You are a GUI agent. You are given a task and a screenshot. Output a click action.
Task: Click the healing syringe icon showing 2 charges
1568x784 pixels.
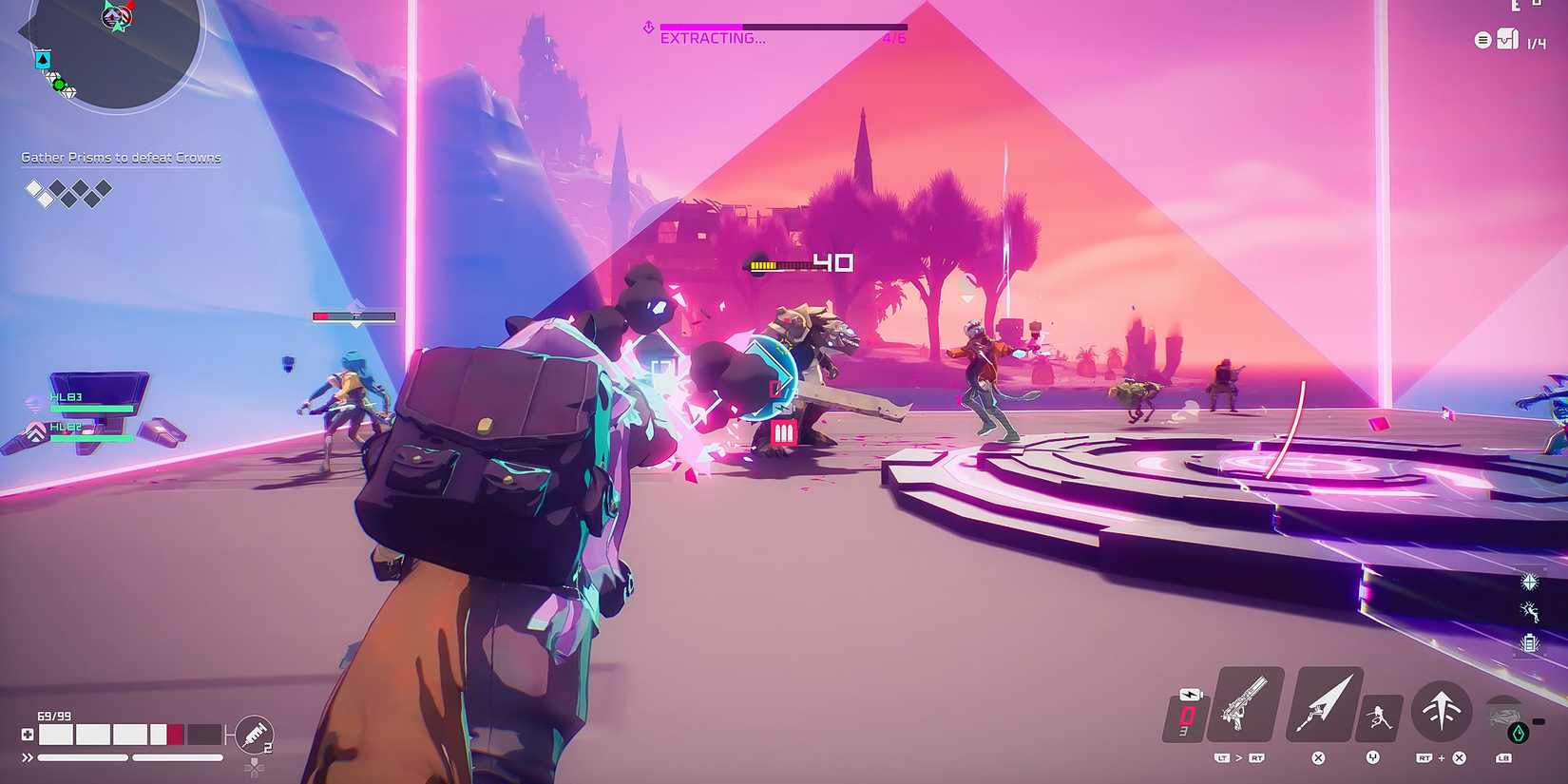(254, 735)
